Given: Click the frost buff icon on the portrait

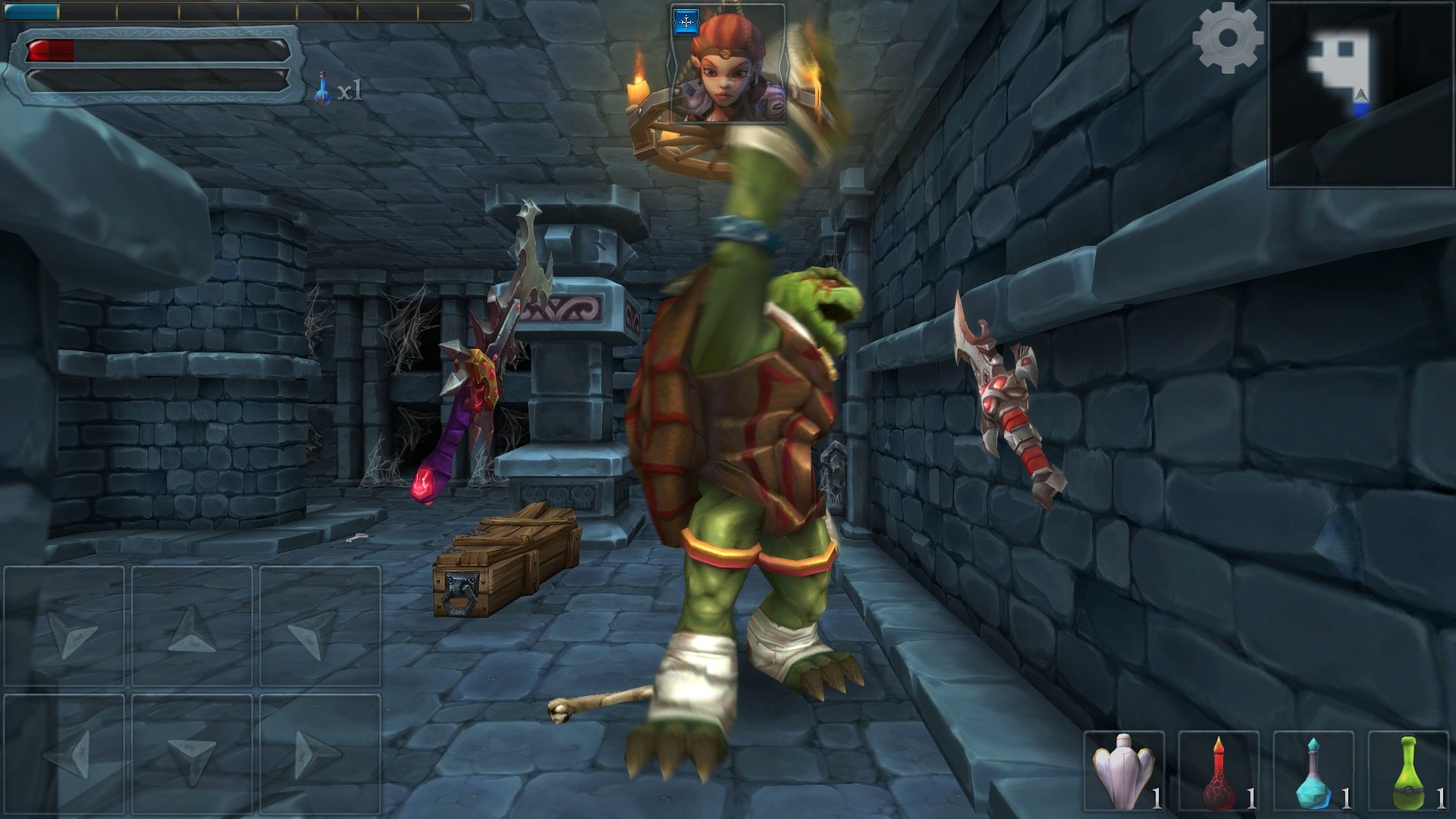Looking at the screenshot, I should tap(686, 23).
